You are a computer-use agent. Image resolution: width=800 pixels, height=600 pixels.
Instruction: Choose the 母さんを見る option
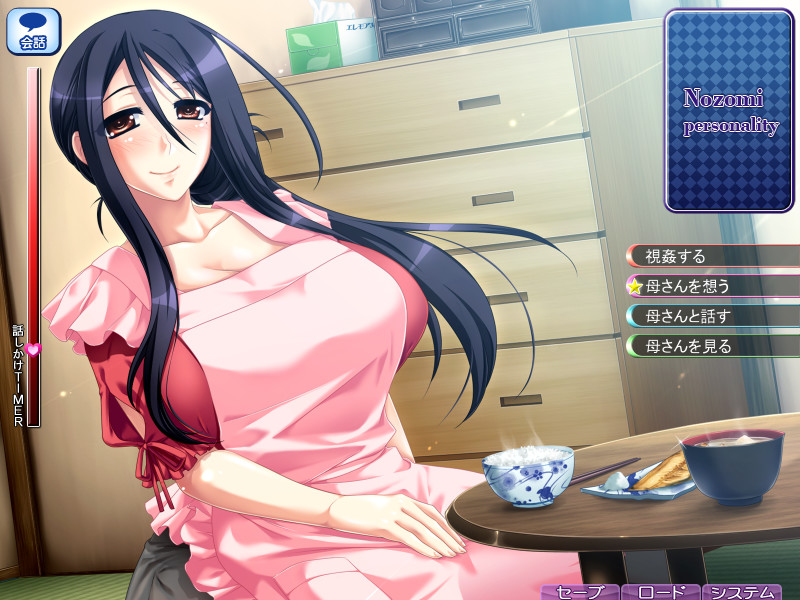(x=712, y=346)
